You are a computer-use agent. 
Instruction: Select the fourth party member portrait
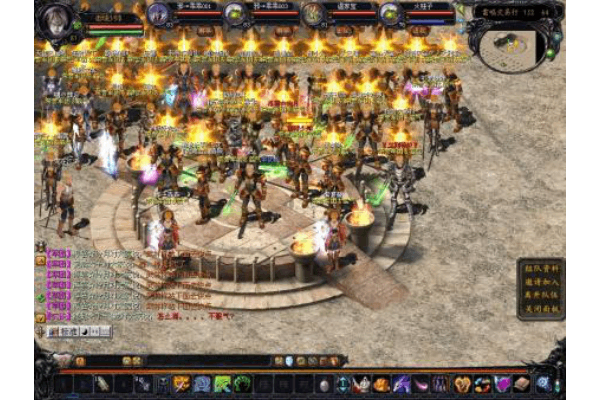tap(390, 14)
